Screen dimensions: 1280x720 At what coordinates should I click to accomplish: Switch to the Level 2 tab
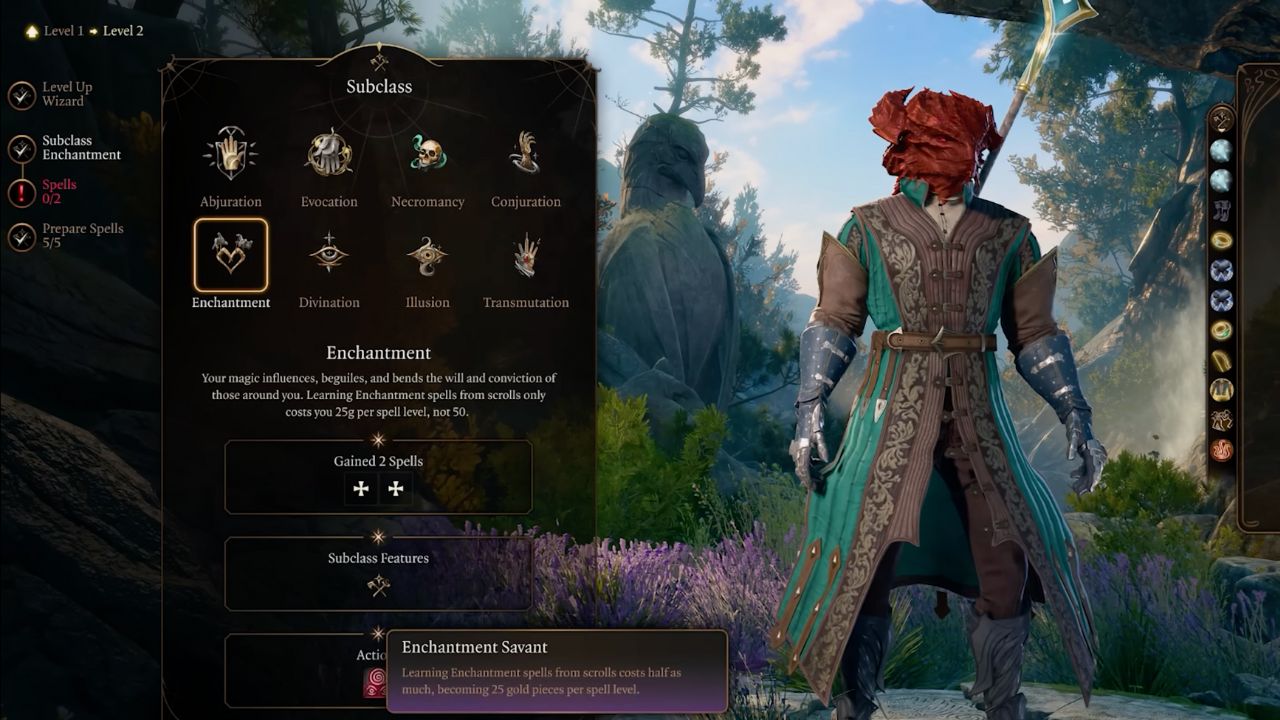coord(123,30)
